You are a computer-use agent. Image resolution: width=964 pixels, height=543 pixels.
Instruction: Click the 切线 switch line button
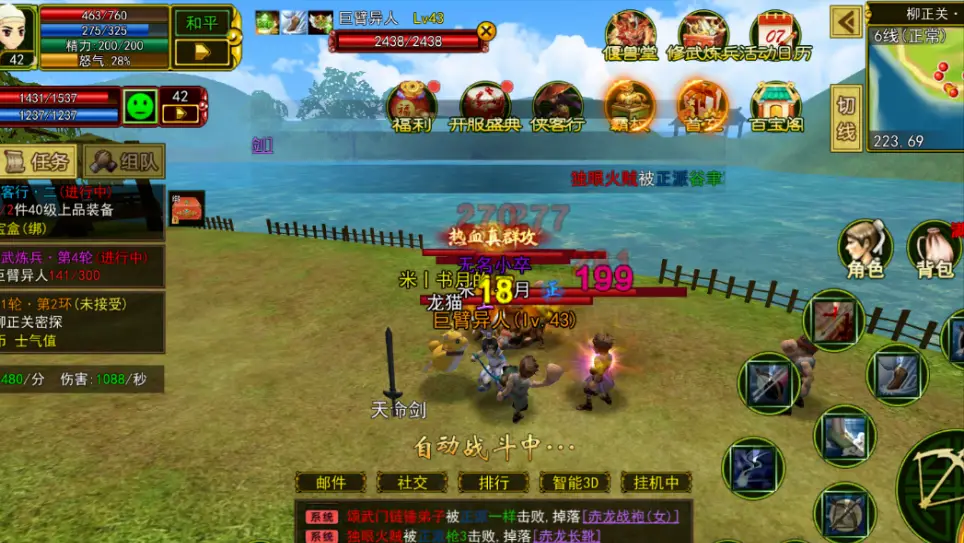pos(846,116)
